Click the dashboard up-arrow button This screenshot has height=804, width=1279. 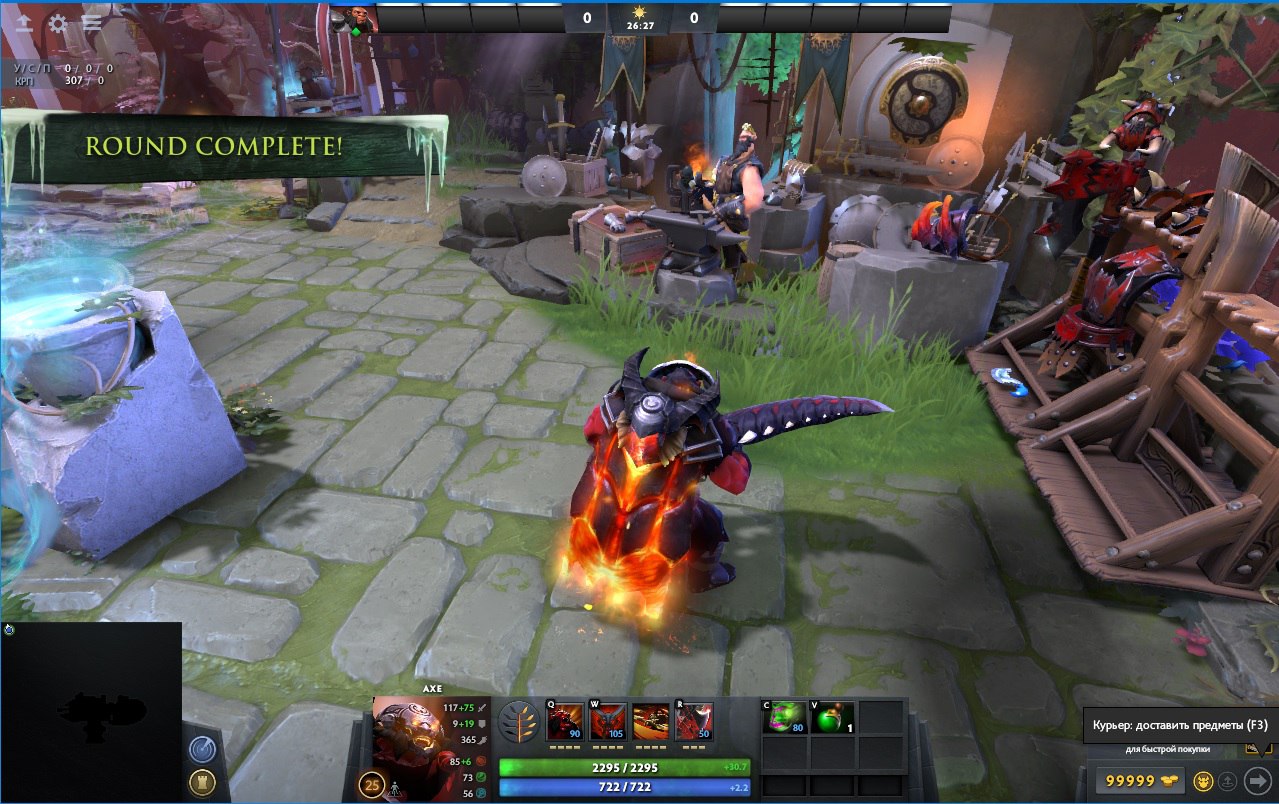tap(23, 23)
